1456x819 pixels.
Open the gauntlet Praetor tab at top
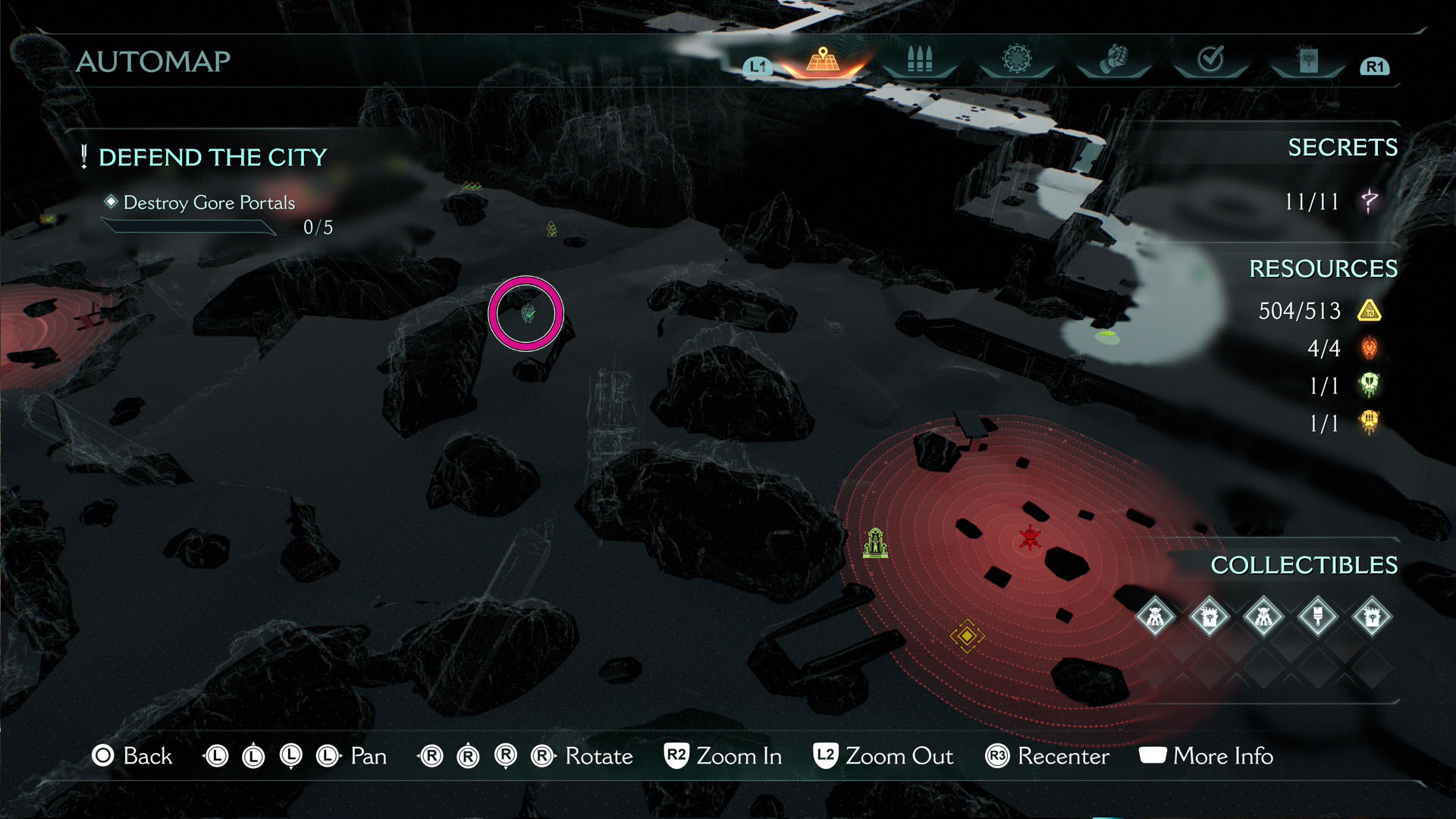[1113, 61]
